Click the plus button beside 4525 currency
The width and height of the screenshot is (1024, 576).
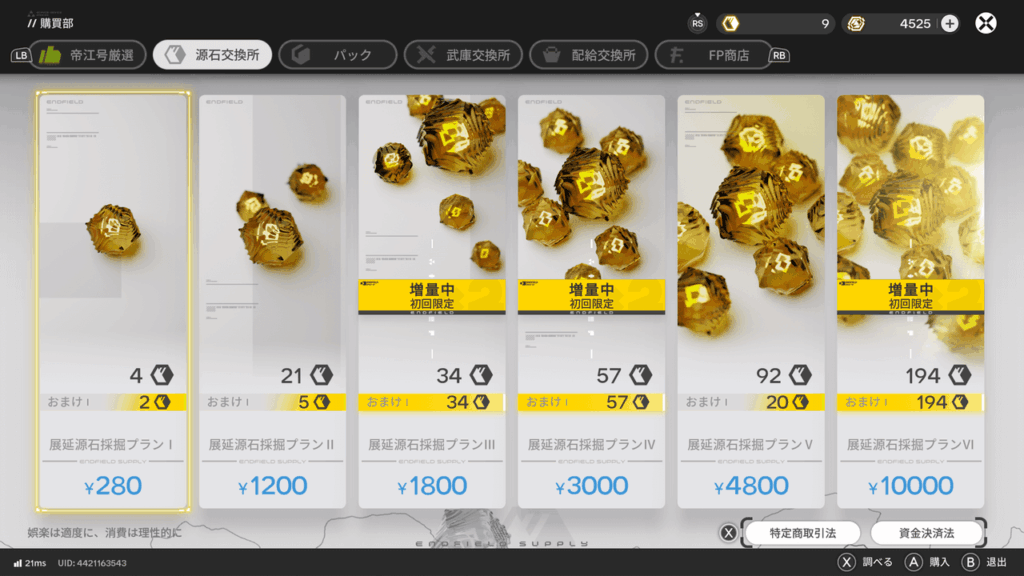[949, 23]
